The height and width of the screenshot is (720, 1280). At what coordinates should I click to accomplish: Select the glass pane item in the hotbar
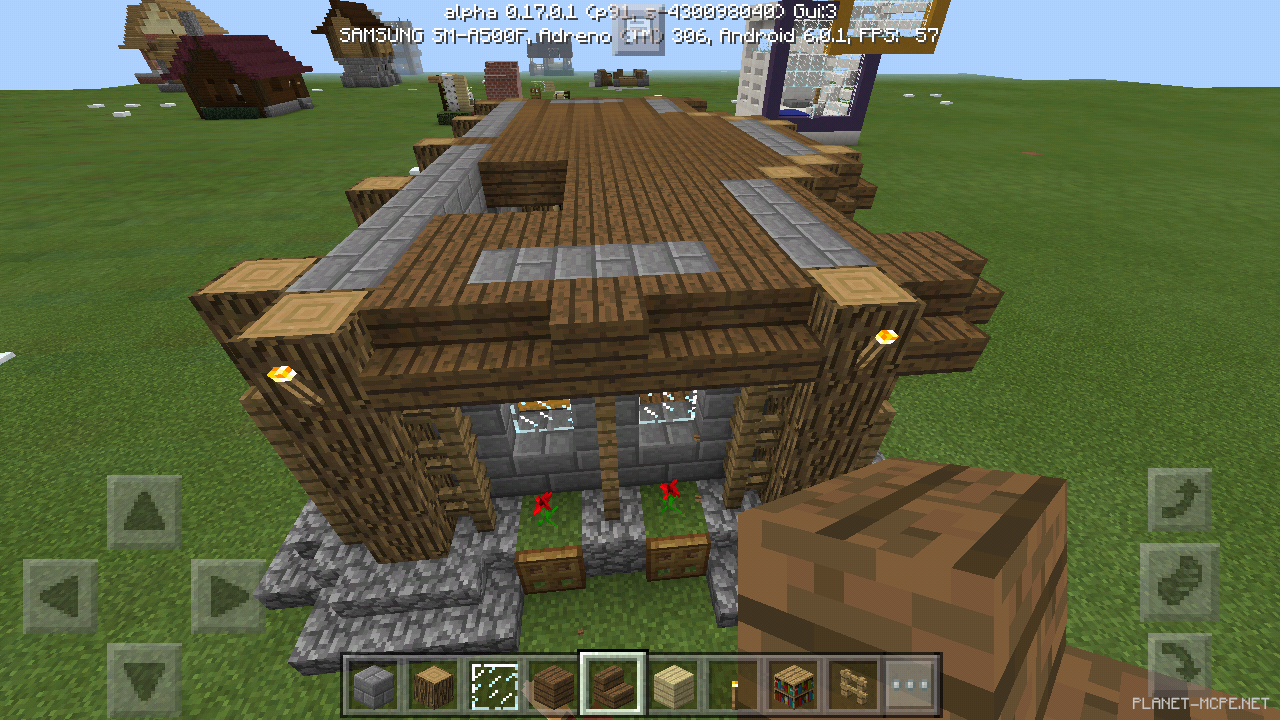point(493,685)
